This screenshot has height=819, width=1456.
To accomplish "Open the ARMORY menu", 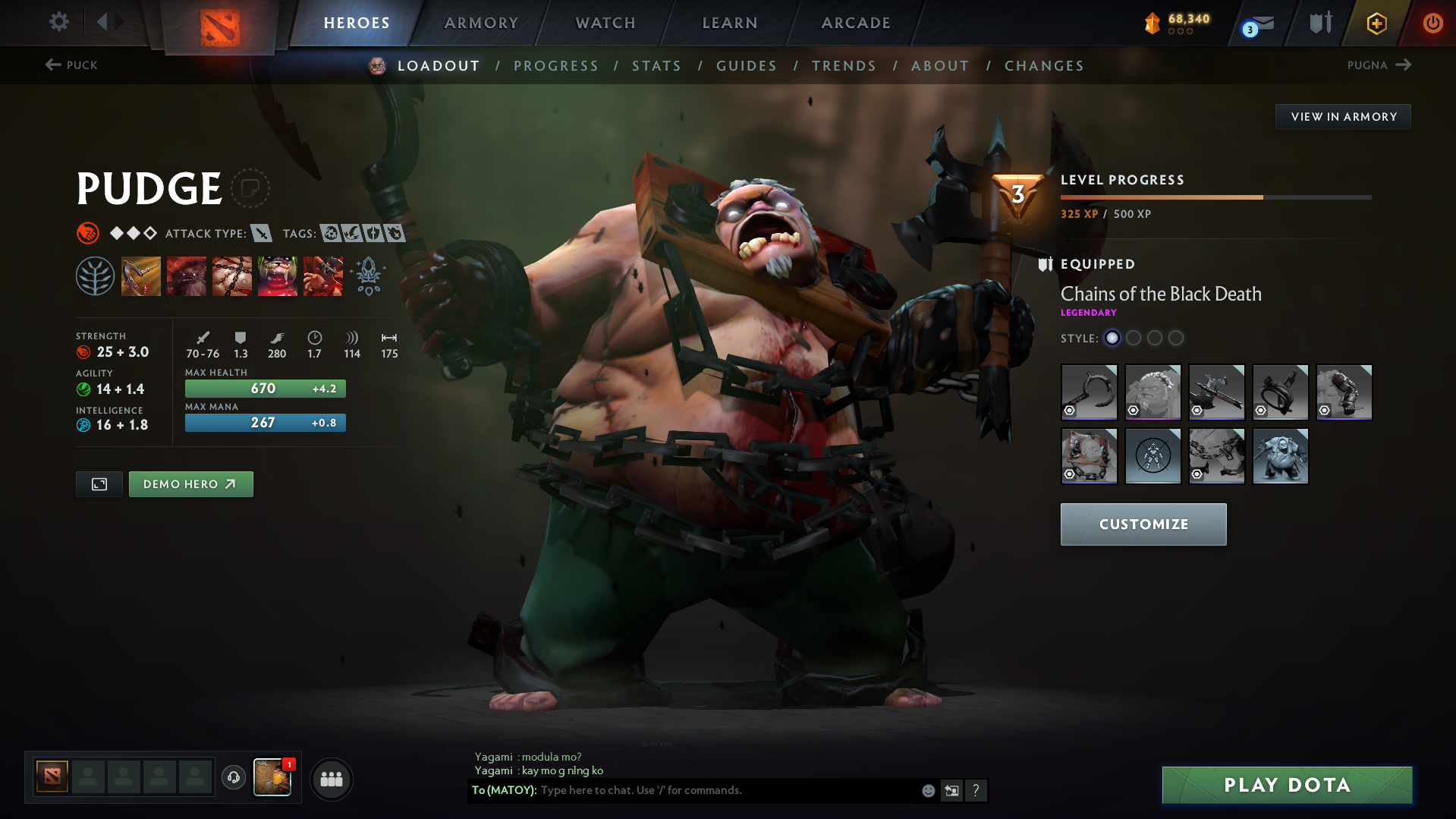I will [481, 23].
